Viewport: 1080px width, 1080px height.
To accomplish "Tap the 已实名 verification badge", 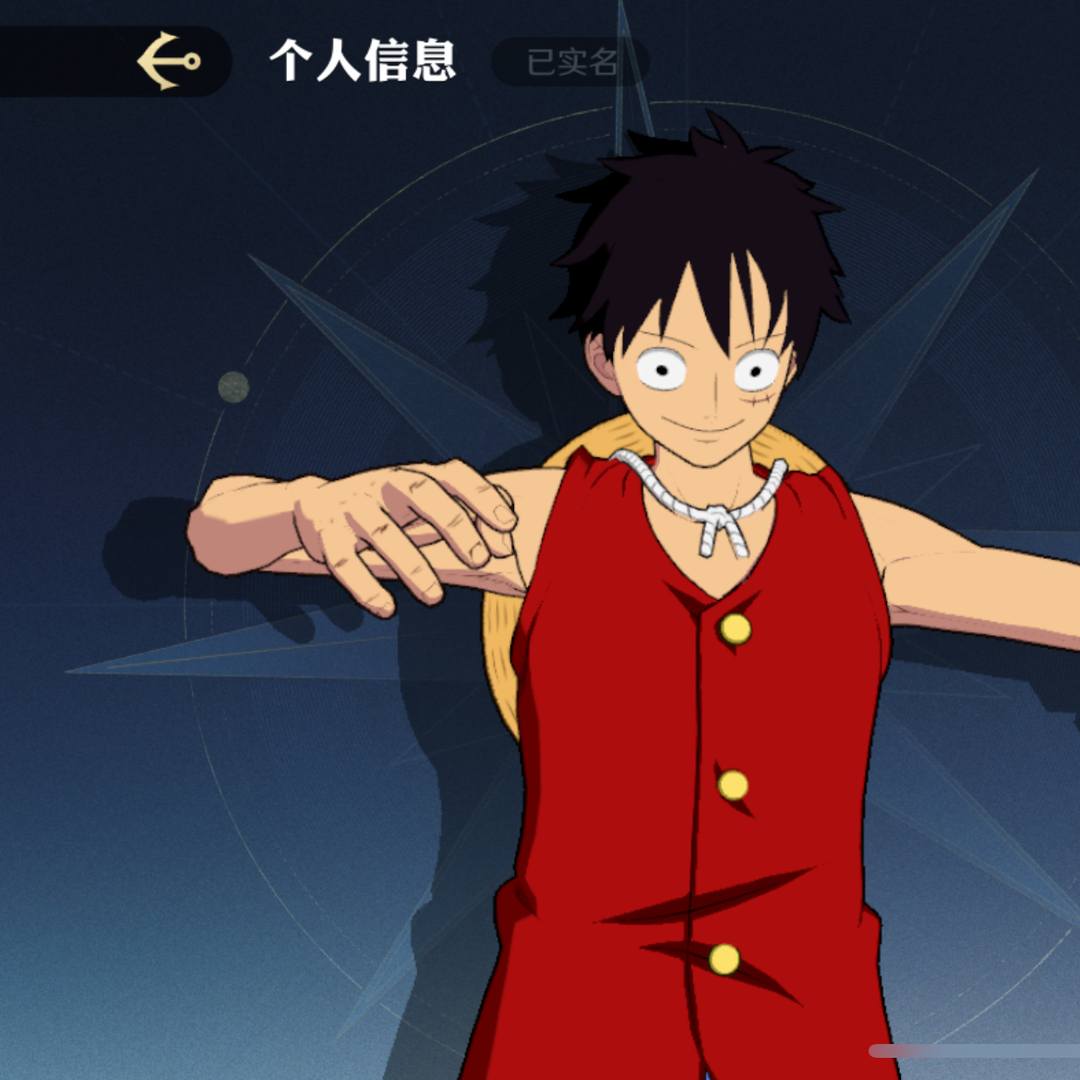I will 571,62.
